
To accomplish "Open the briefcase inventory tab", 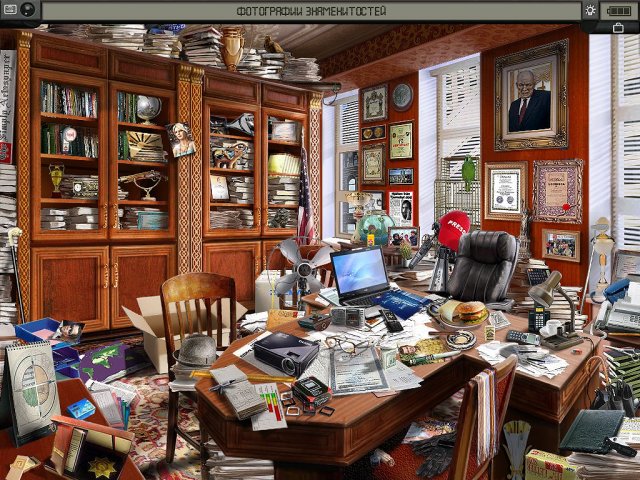I will 619,27.
